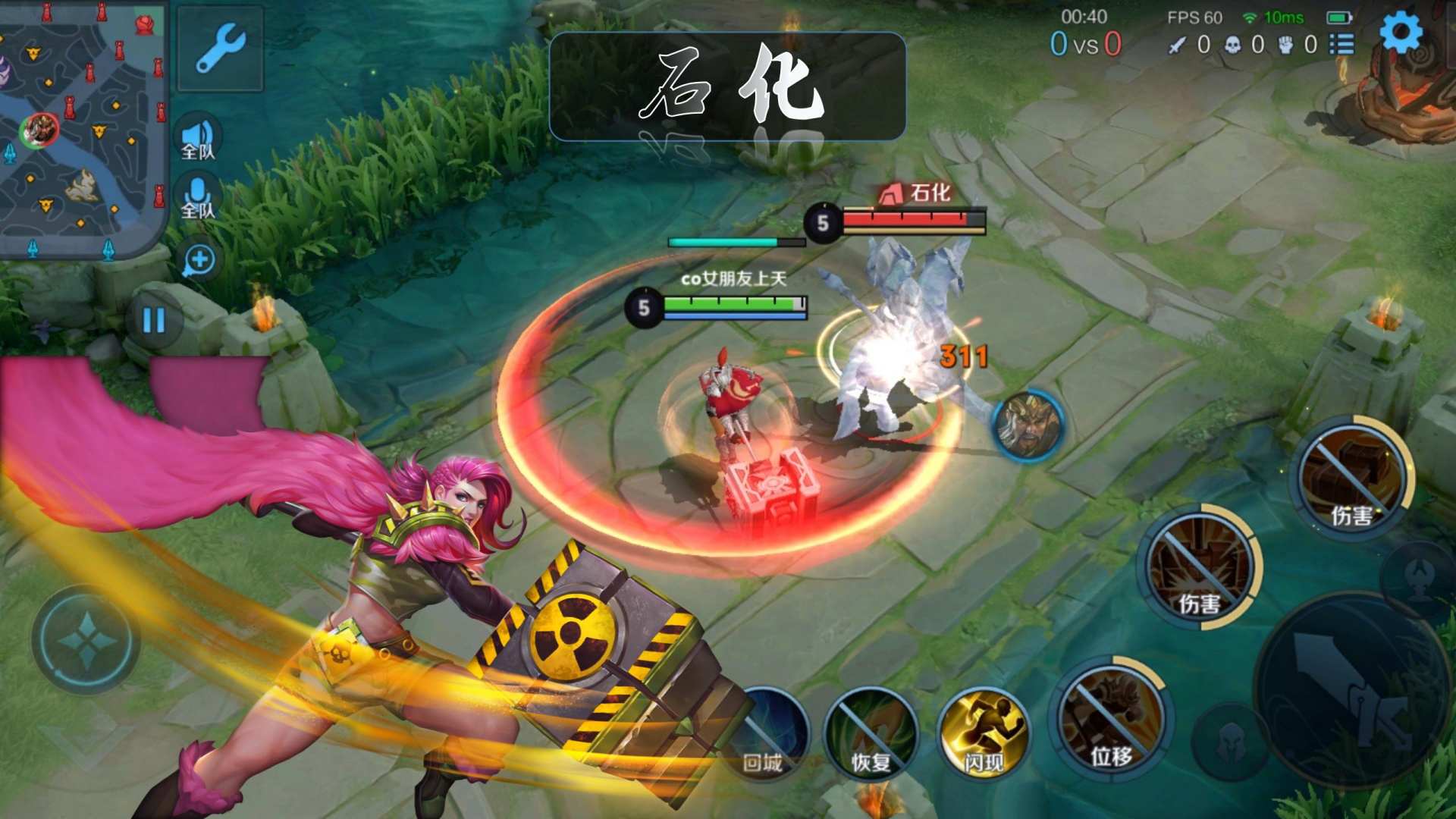Show the scoreboard list

pyautogui.click(x=1341, y=45)
